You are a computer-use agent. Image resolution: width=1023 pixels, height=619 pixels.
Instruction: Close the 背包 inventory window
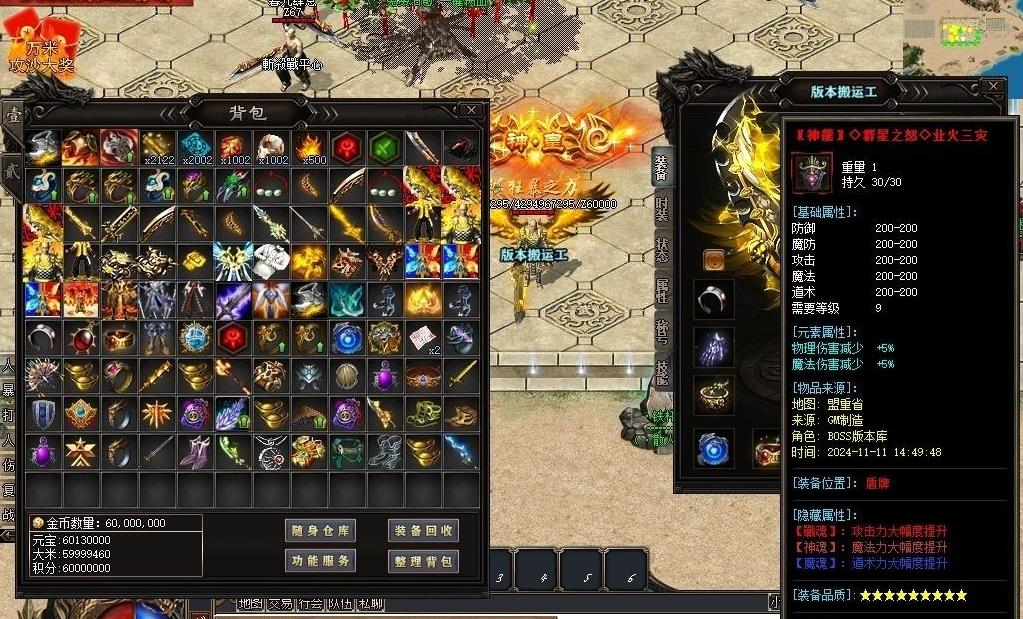point(471,110)
